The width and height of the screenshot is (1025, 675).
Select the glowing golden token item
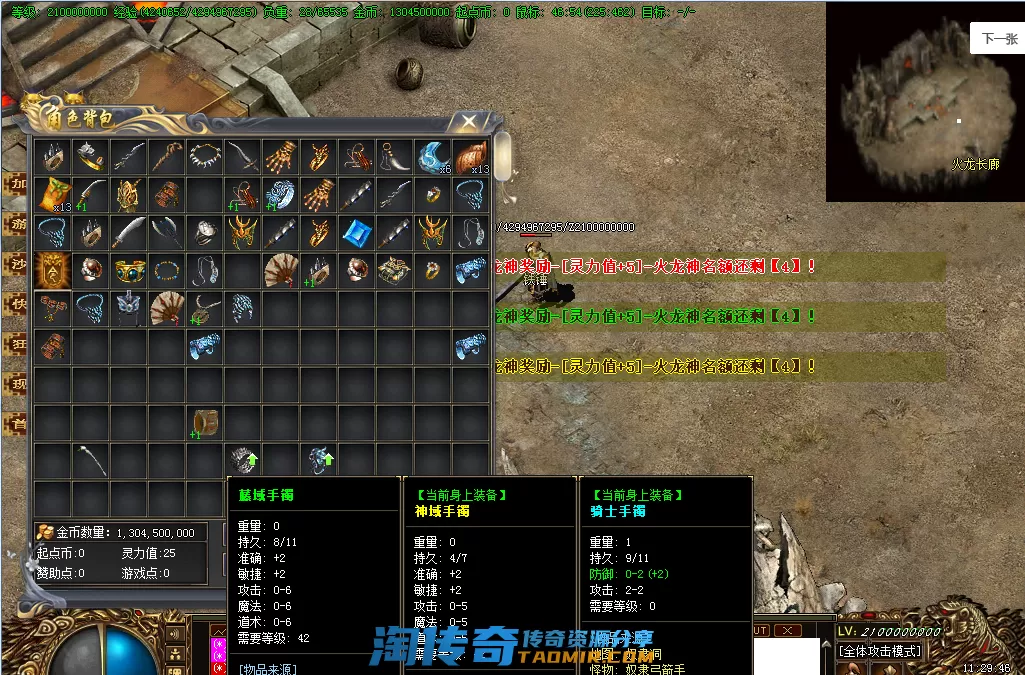pyautogui.click(x=52, y=270)
